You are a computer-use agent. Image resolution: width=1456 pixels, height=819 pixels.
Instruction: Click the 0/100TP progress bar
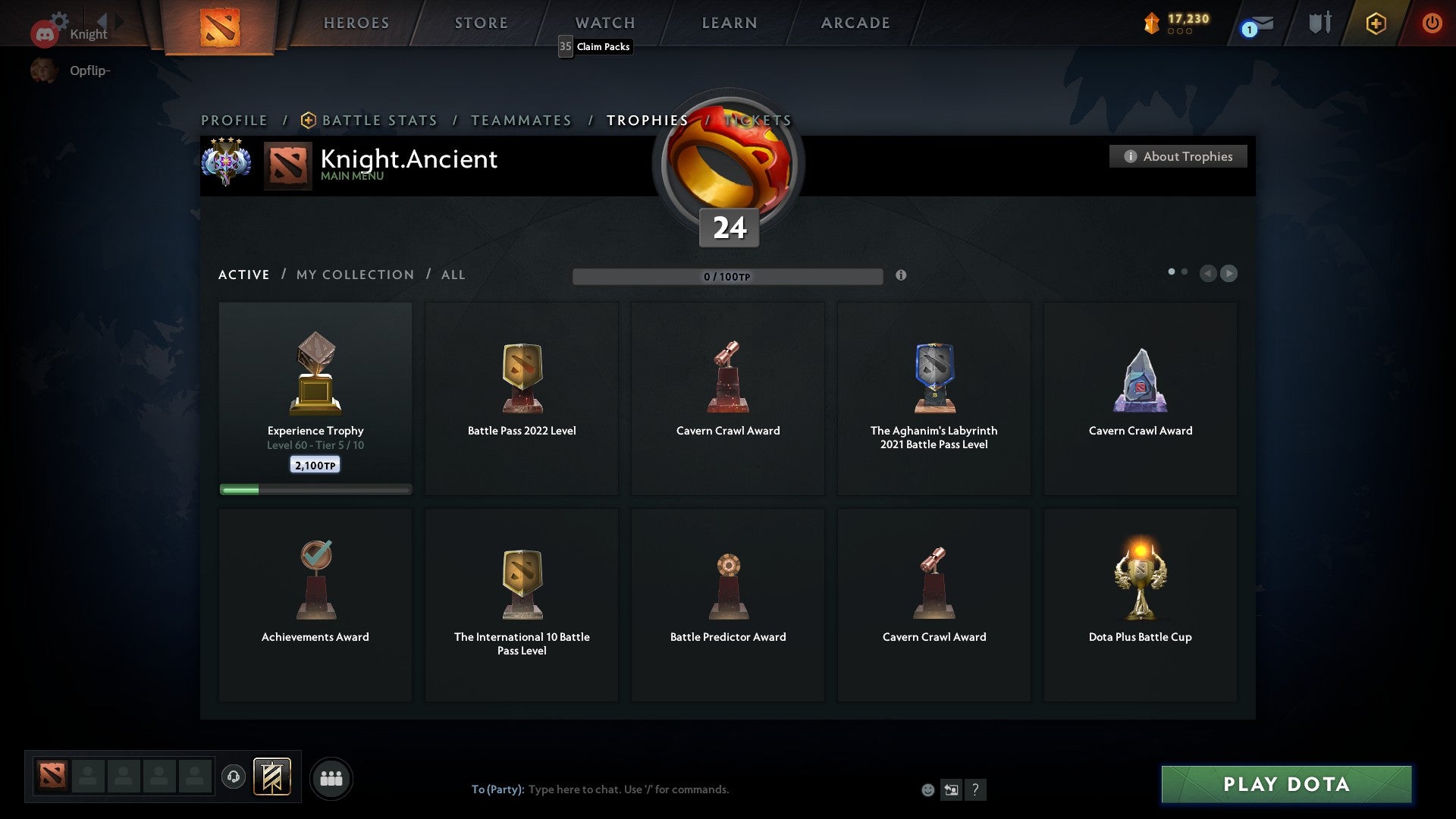(728, 276)
